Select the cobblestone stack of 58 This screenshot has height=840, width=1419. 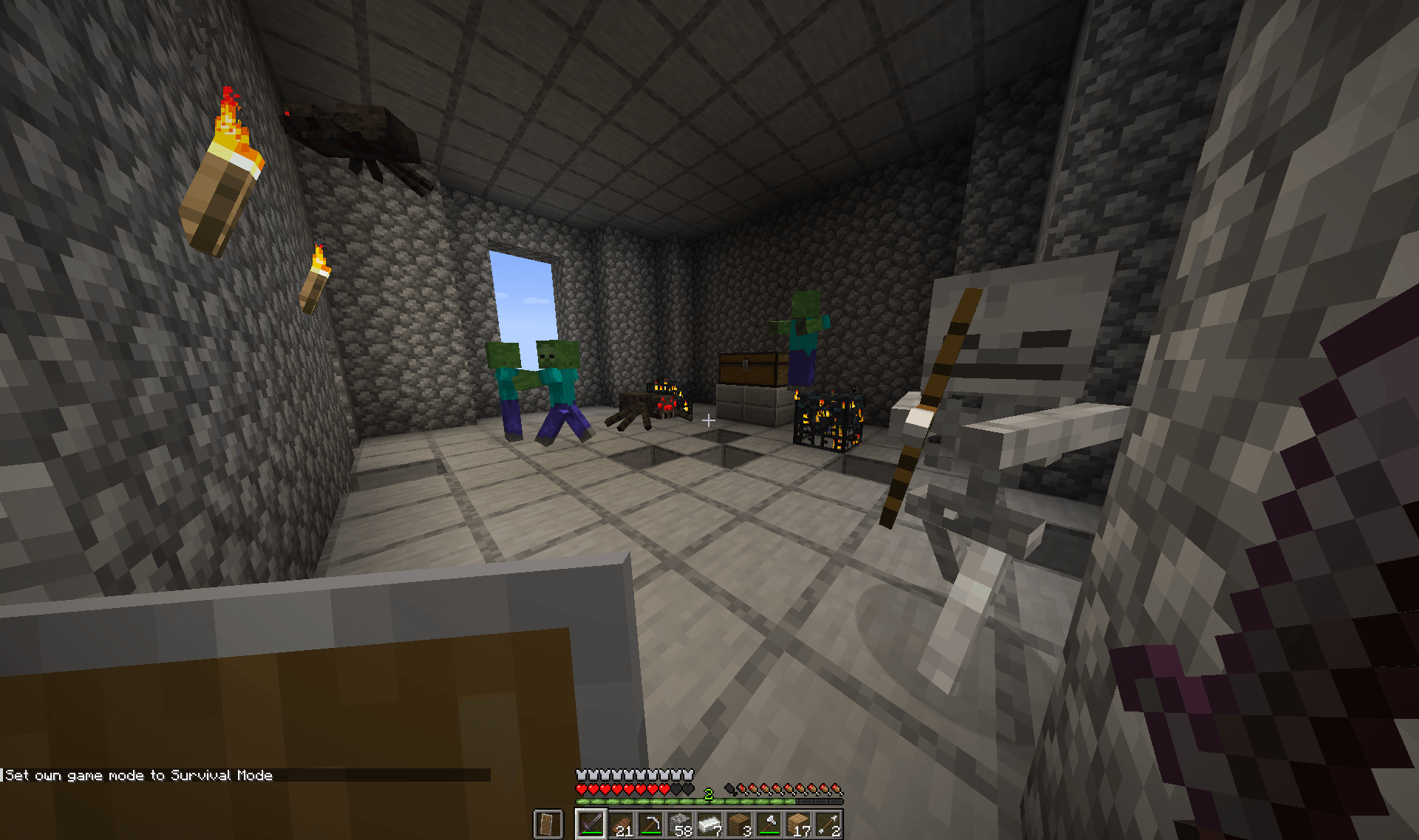(x=680, y=822)
